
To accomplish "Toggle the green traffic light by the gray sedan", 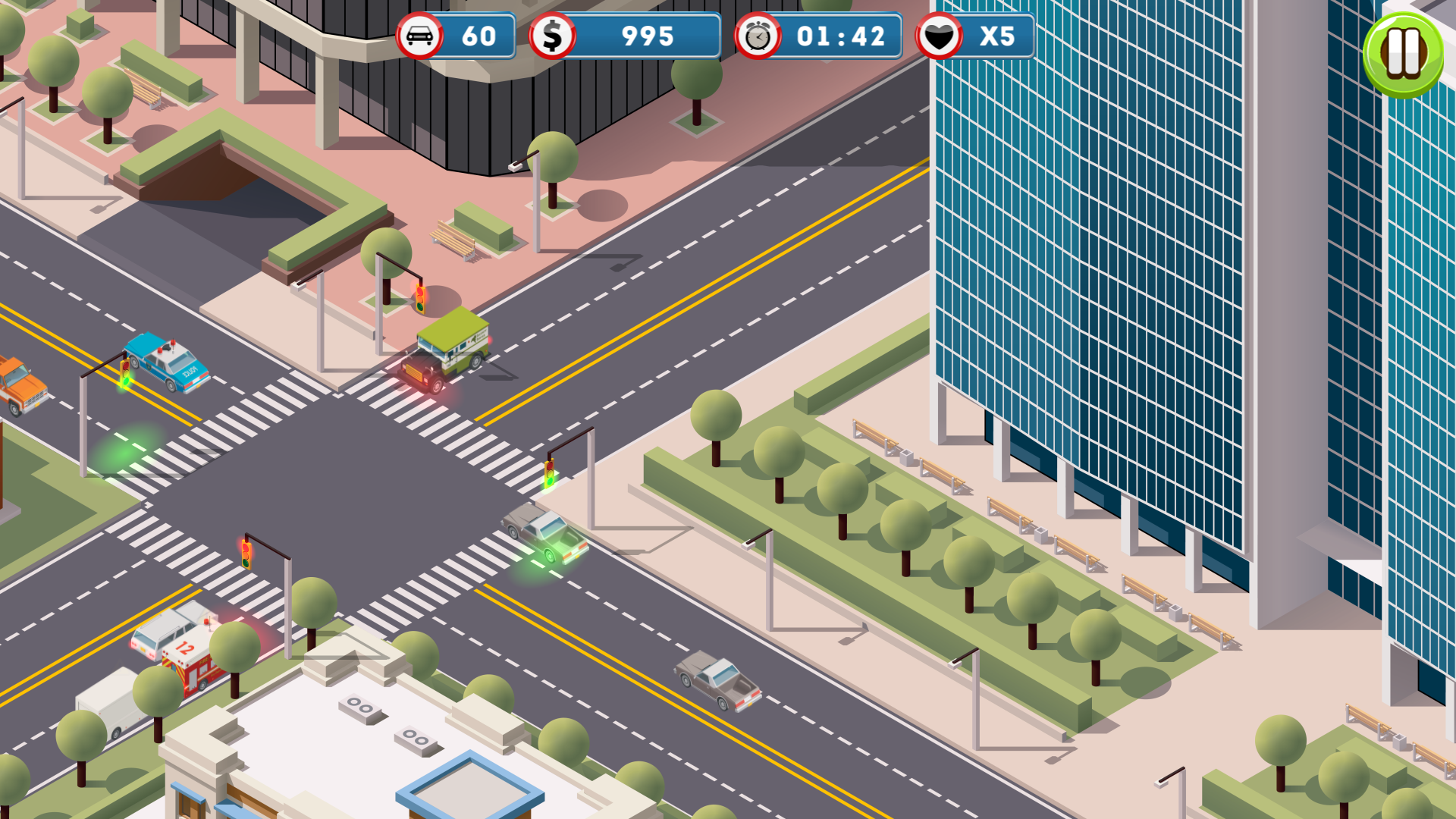I will [549, 473].
